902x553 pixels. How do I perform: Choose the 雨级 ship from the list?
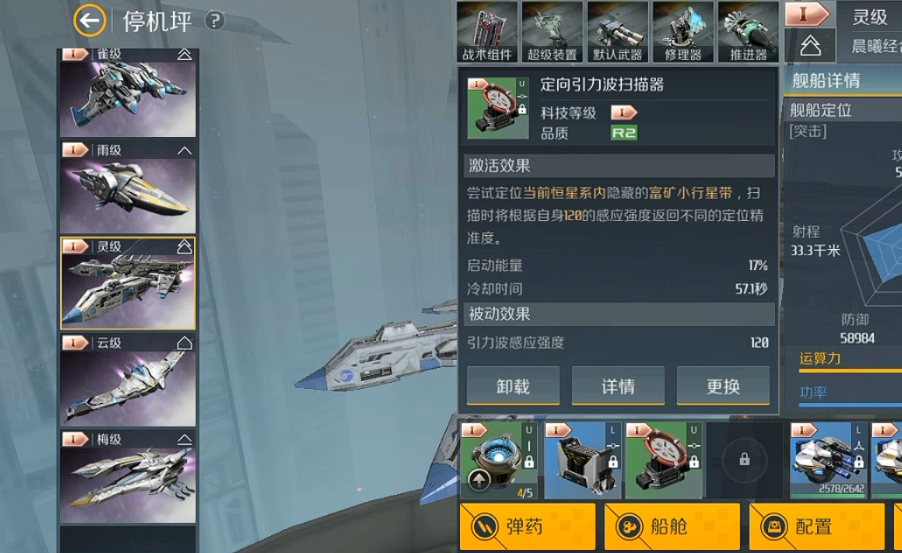(x=129, y=189)
